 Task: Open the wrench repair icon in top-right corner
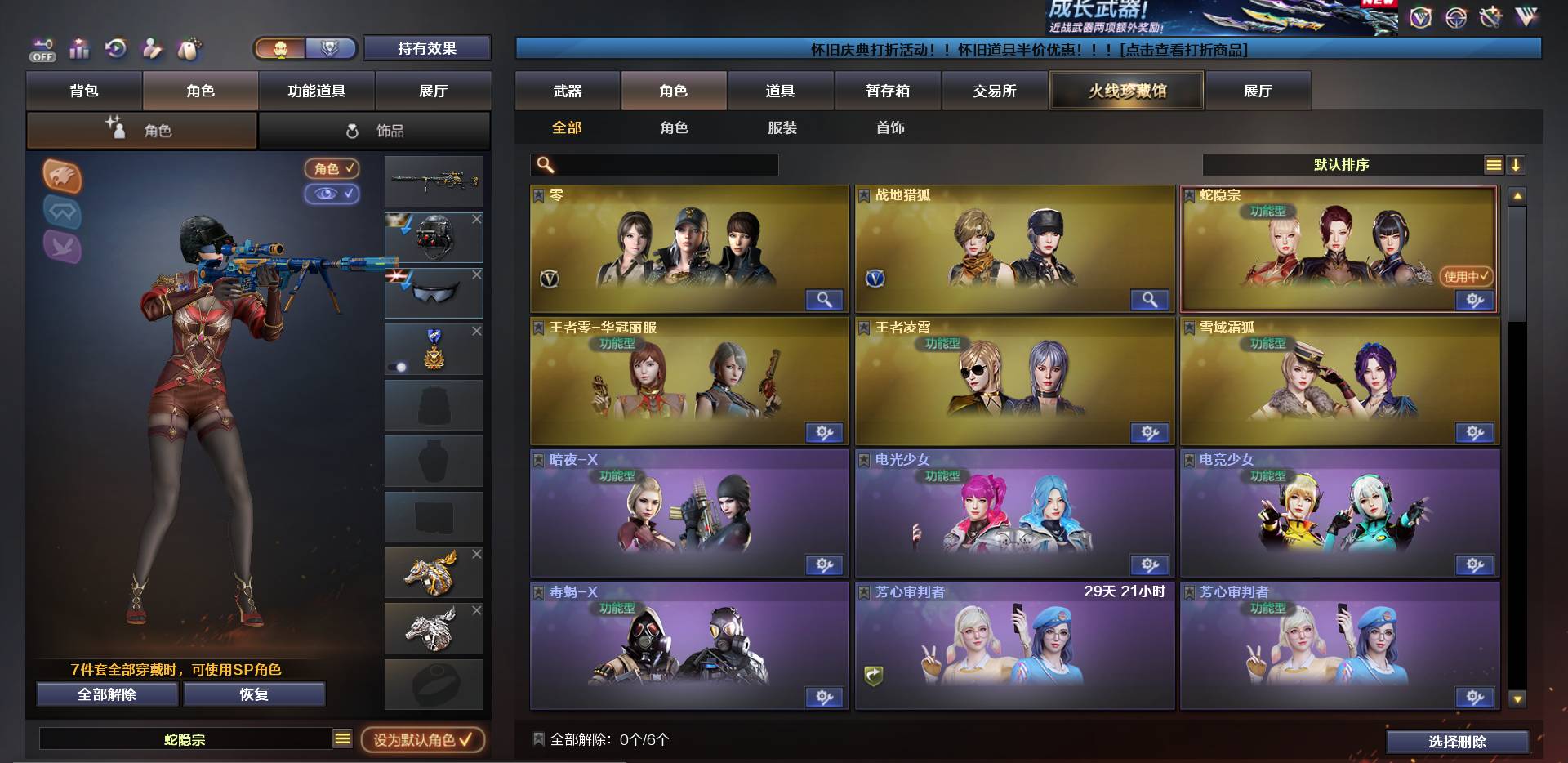(1490, 16)
